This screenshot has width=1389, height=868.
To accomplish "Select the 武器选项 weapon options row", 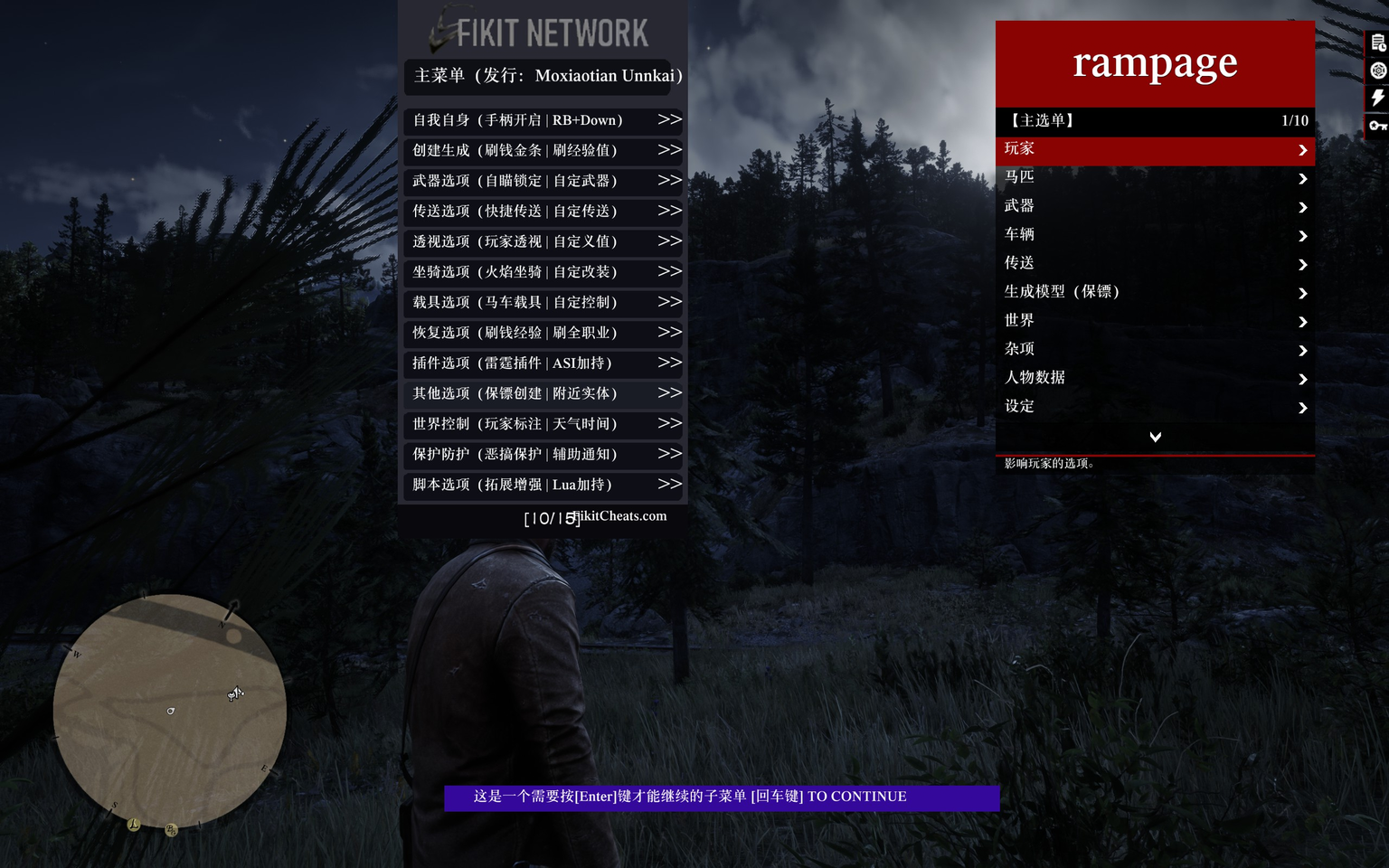I will click(543, 181).
